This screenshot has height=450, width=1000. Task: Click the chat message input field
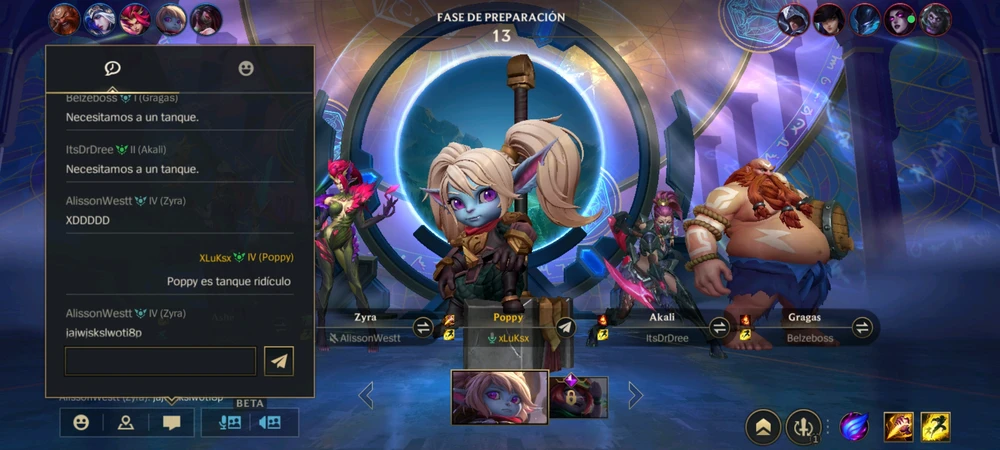[x=161, y=361]
